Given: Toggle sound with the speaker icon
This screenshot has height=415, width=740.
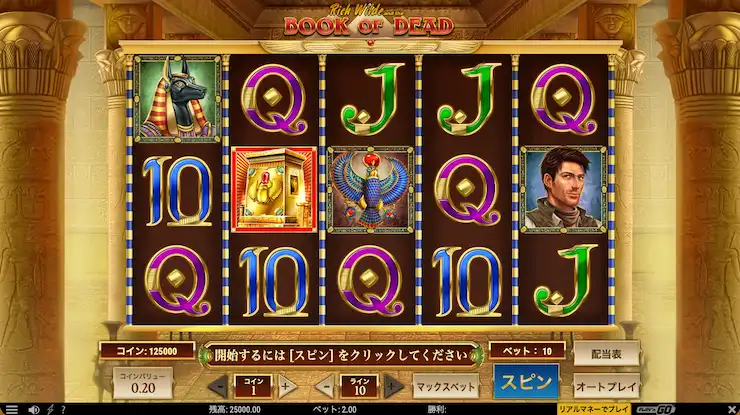Looking at the screenshot, I should 33,409.
